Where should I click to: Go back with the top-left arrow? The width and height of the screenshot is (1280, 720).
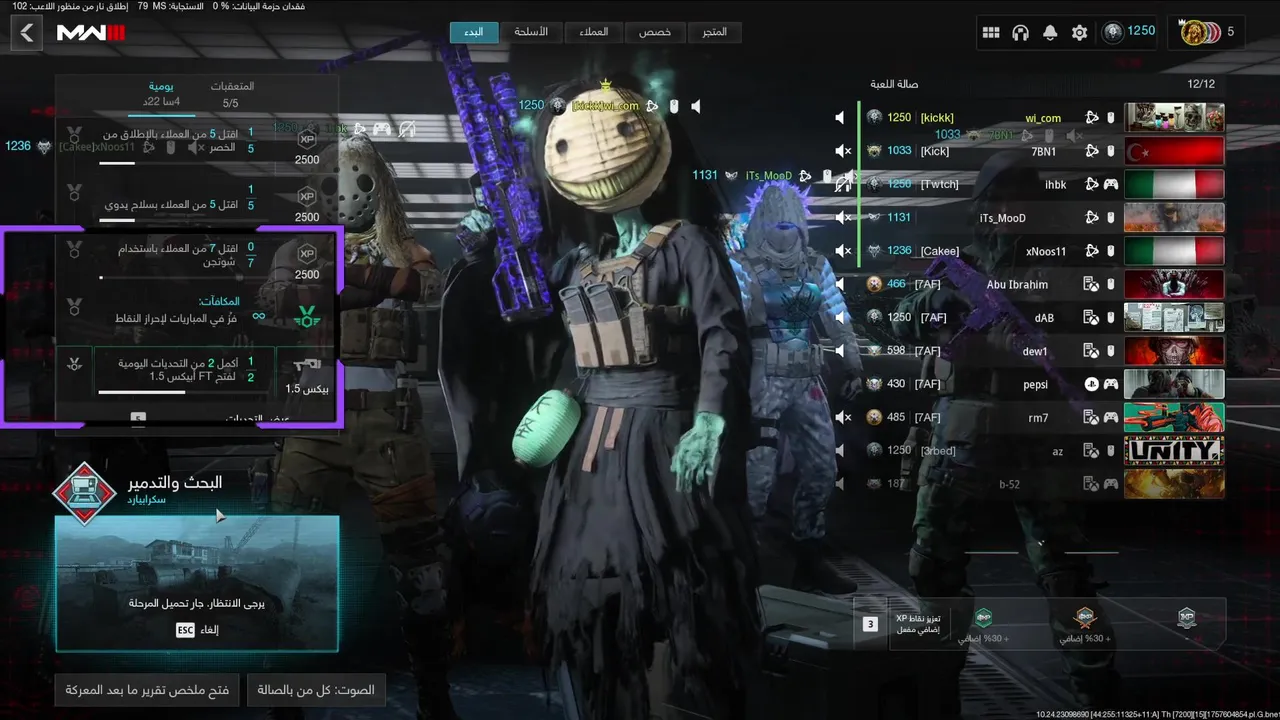[27, 33]
